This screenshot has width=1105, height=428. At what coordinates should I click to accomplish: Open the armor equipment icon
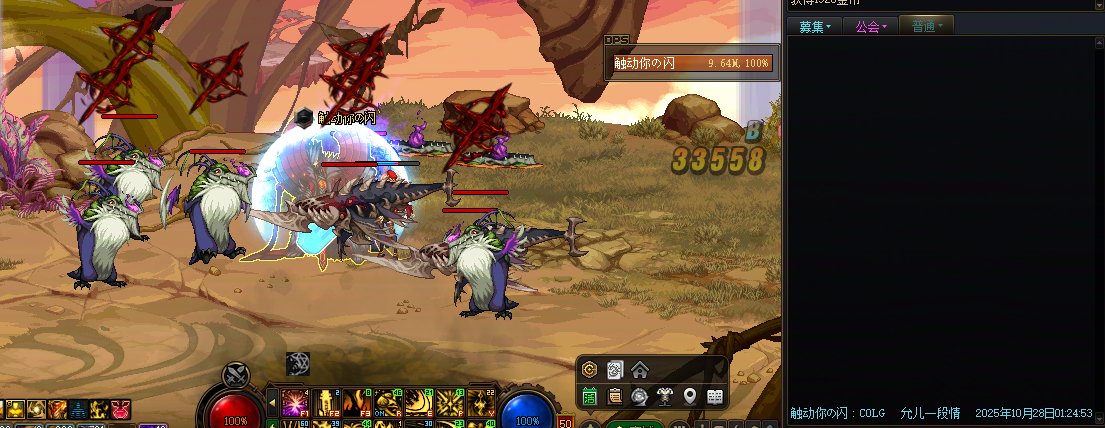click(665, 396)
